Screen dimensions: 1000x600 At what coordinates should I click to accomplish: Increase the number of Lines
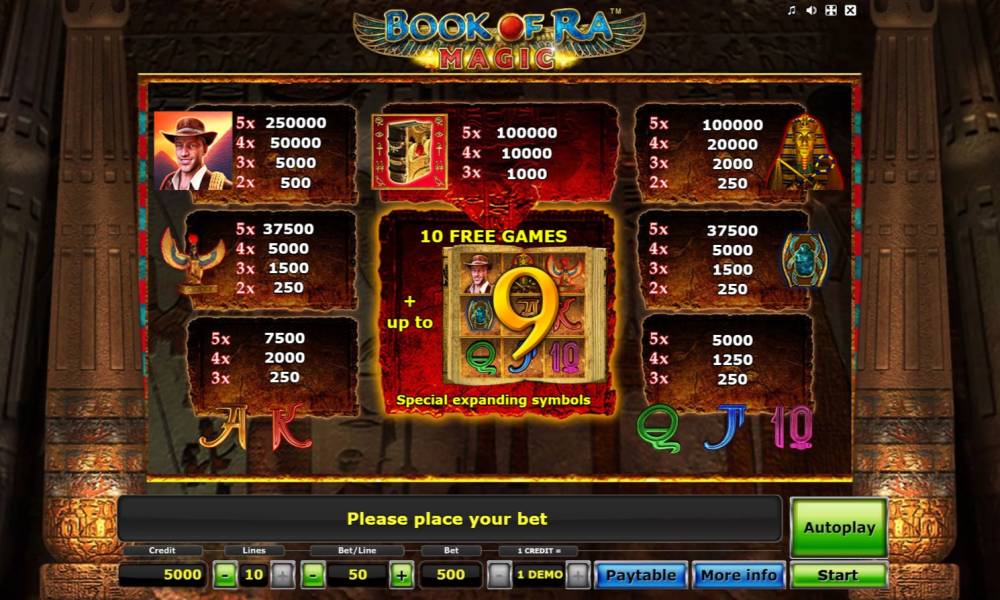pos(282,575)
